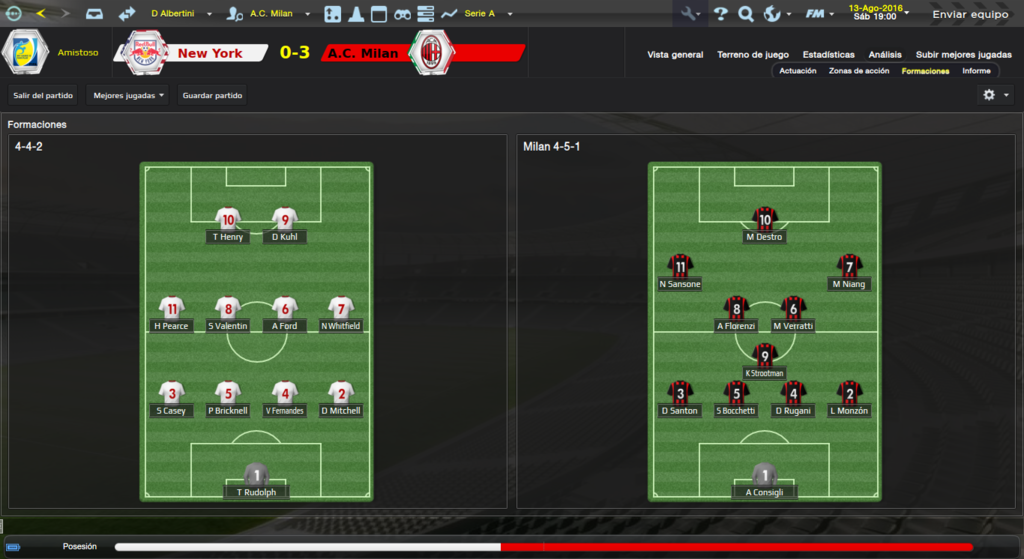
Task: Switch to the Vista general tab
Action: 675,55
